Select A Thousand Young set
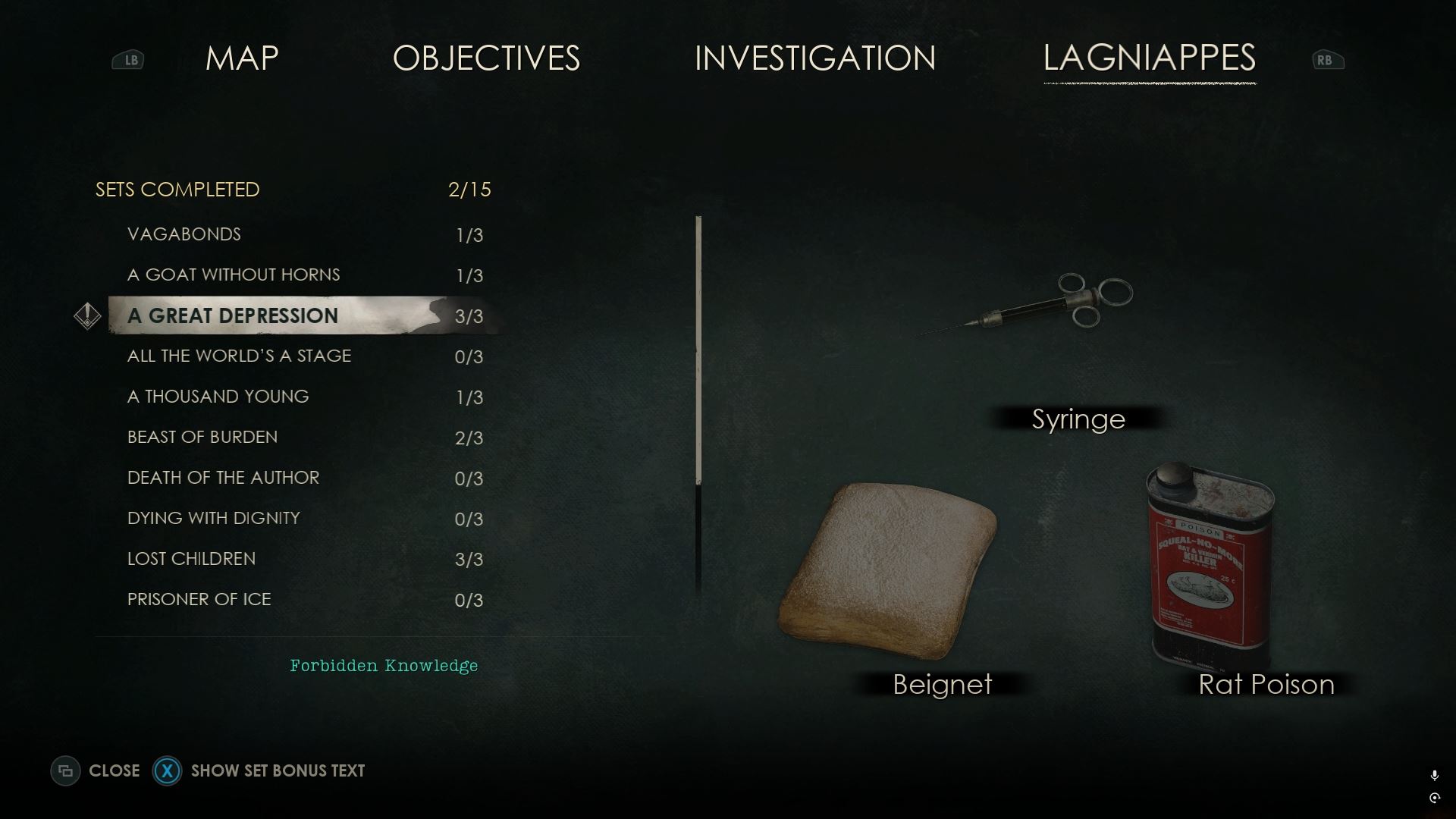The height and width of the screenshot is (819, 1456). point(218,397)
